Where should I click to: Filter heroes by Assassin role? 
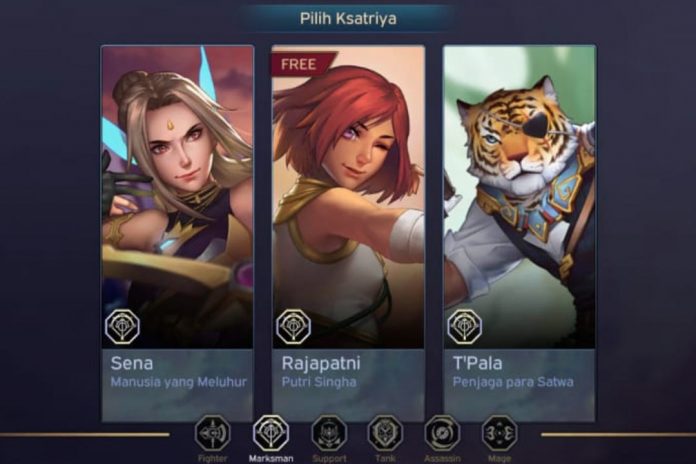point(442,434)
